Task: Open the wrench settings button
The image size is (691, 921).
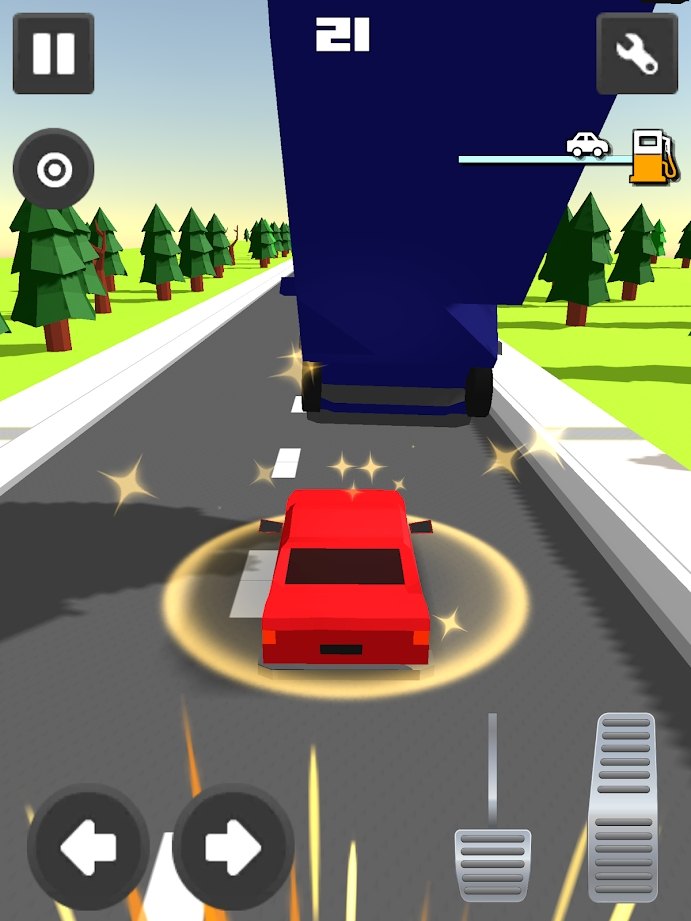Action: pos(637,54)
